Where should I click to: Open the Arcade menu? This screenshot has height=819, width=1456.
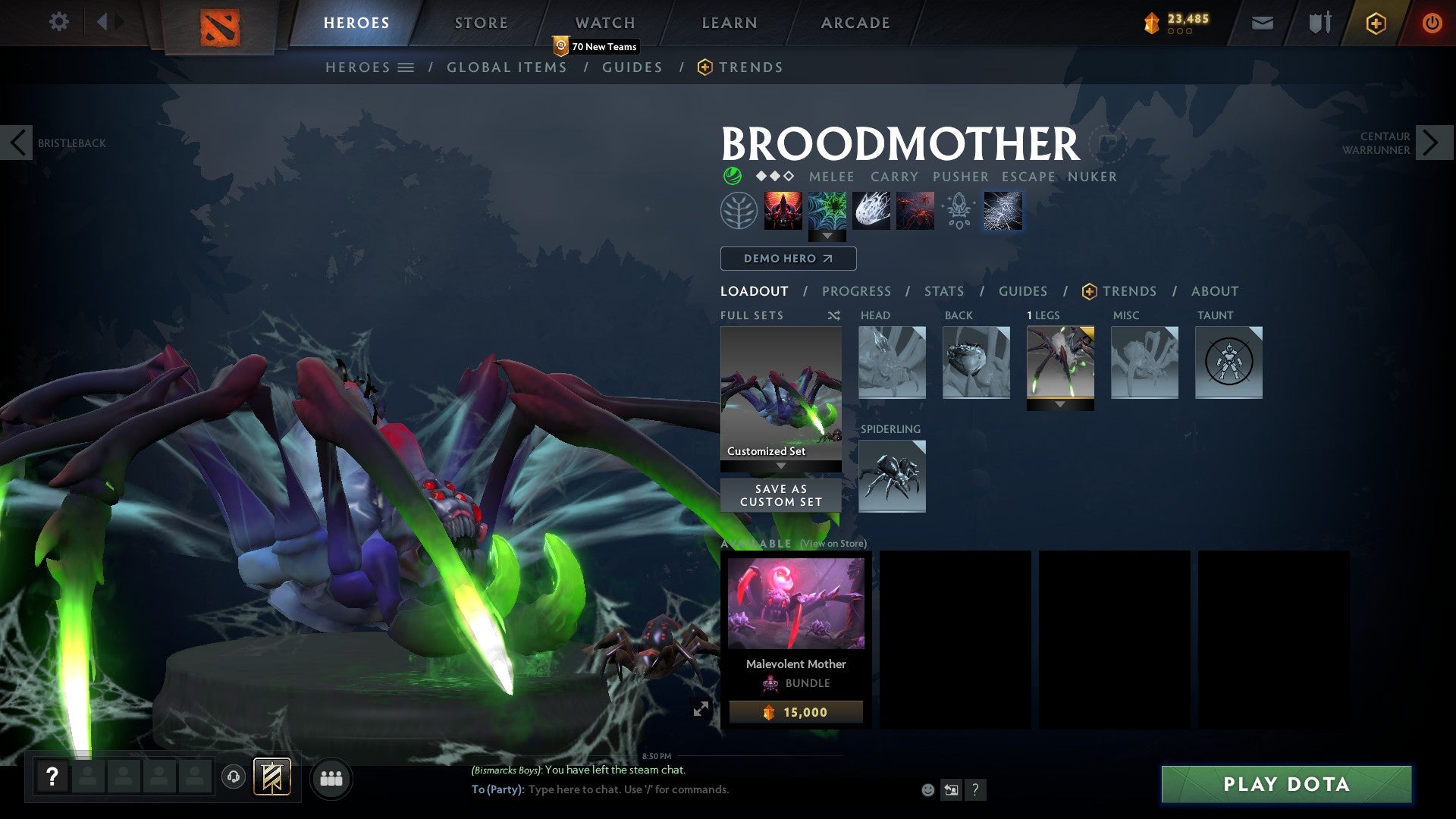pyautogui.click(x=855, y=22)
